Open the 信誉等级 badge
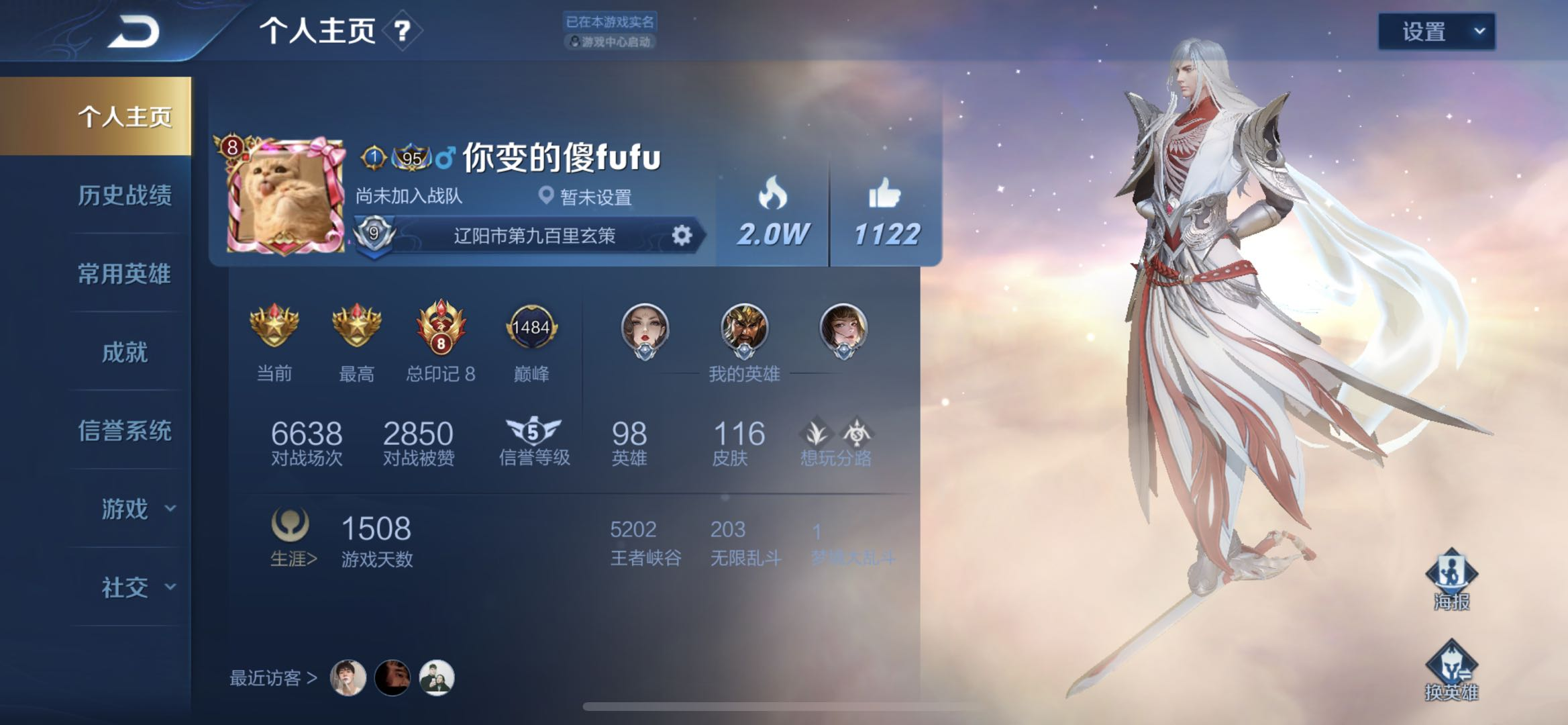 533,440
